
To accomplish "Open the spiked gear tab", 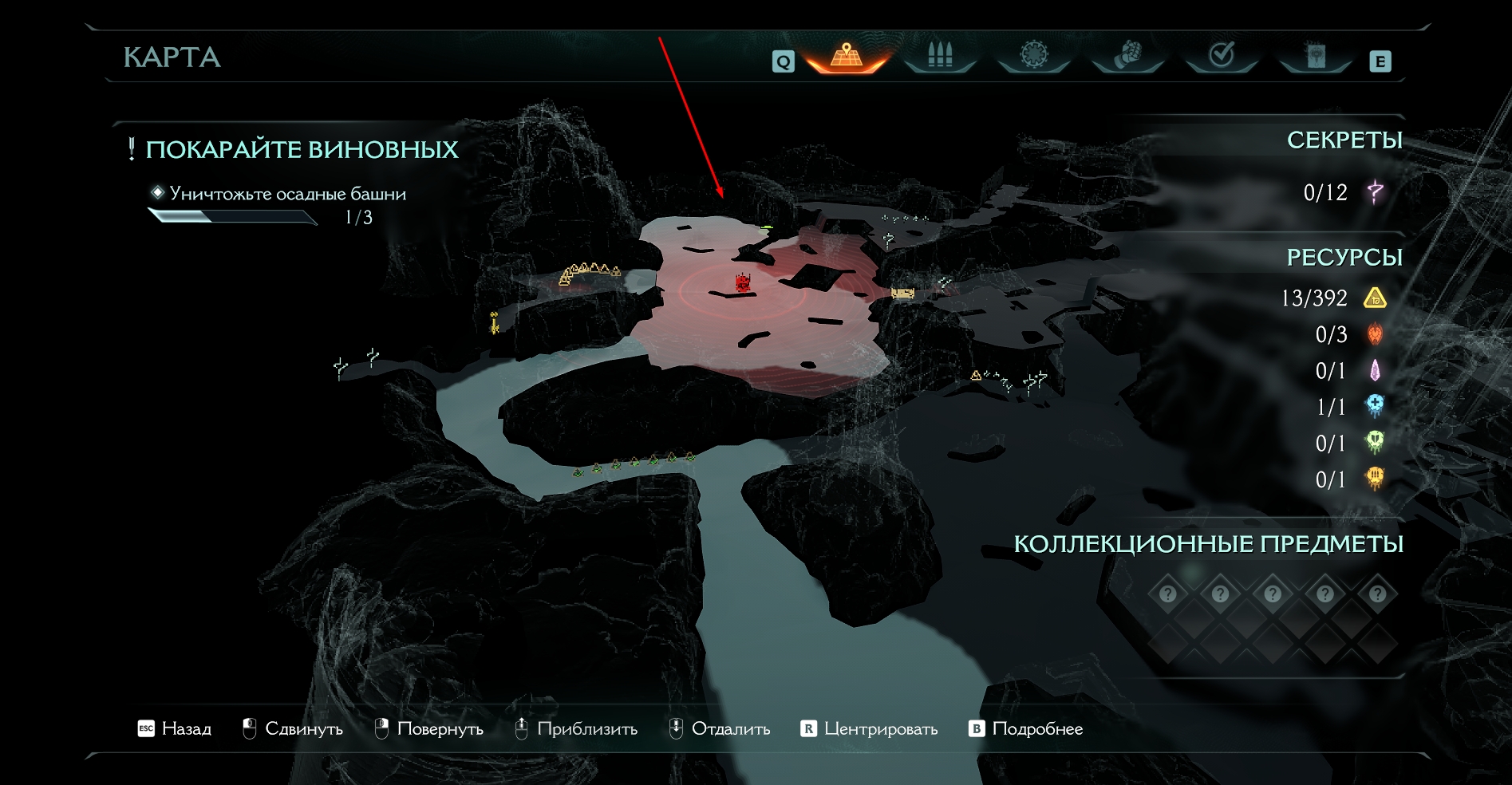I will 1034,56.
